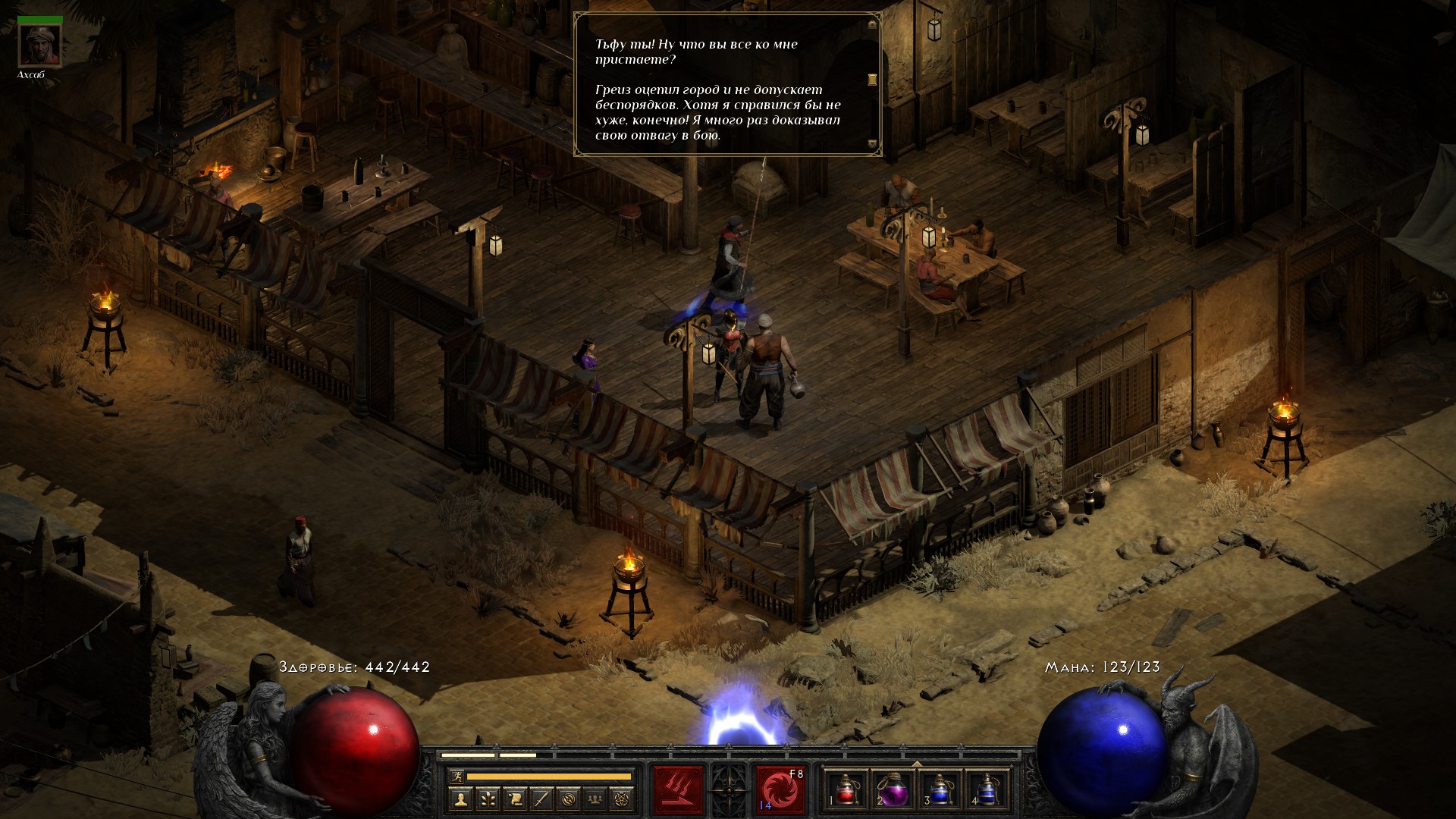Screen dimensions: 1456x819
Task: Click the dialogue box scroll-up arrow
Action: 872,24
